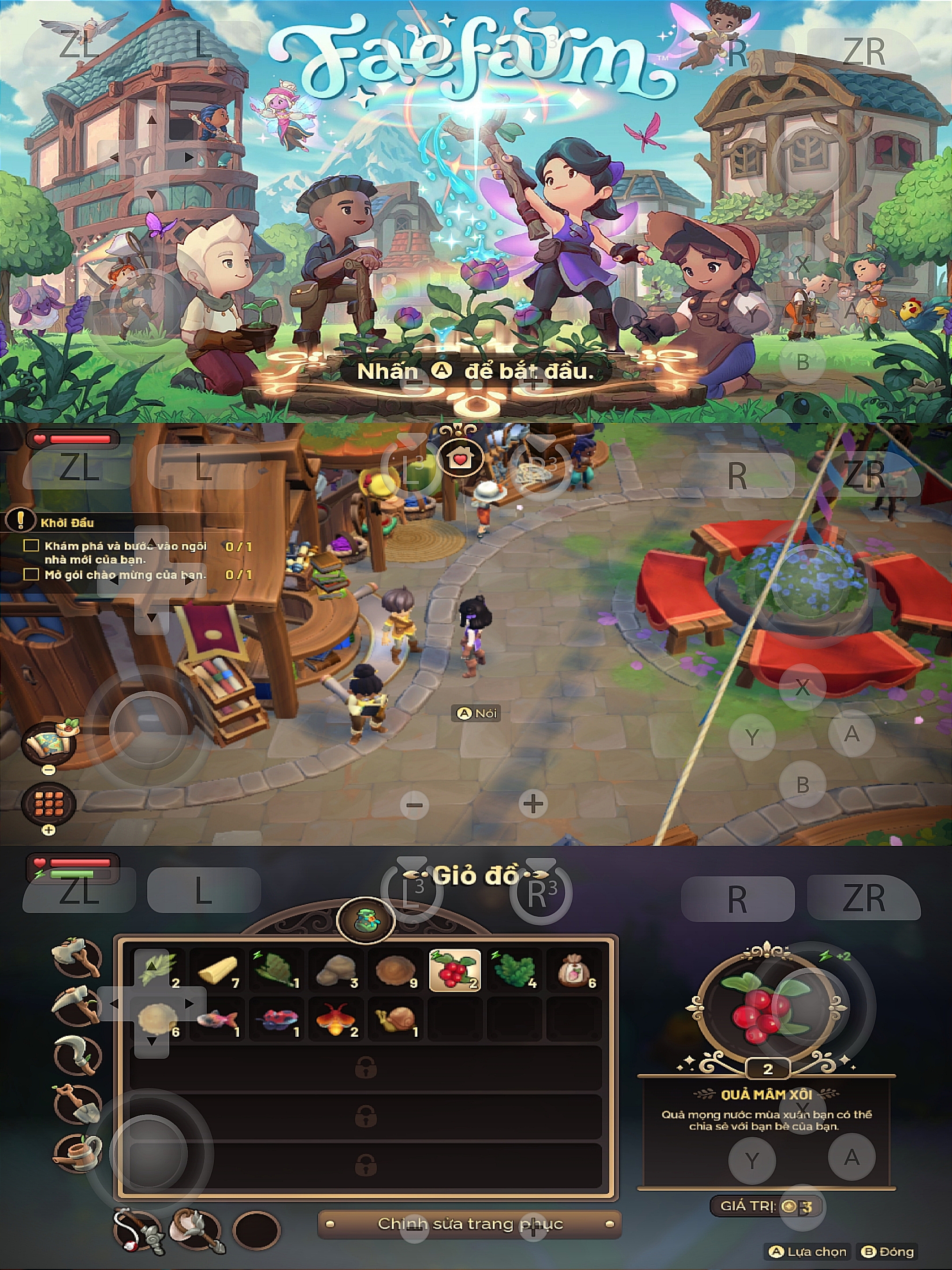This screenshot has width=952, height=1270.
Task: Select the snail inventory slot
Action: point(395,1019)
